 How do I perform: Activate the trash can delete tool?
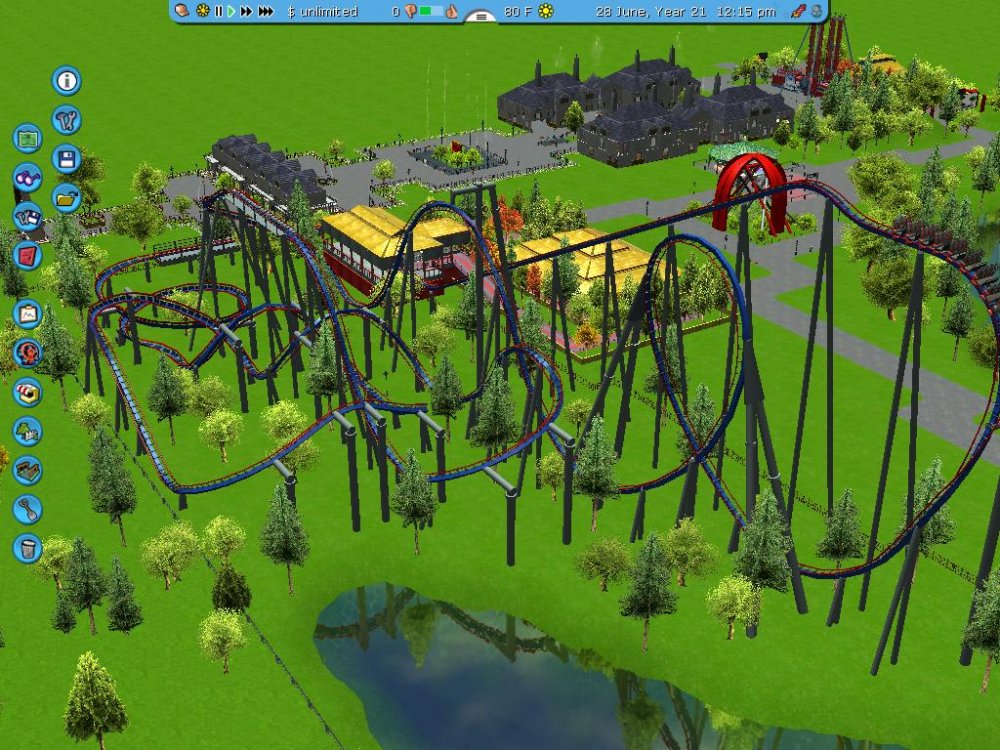[x=27, y=548]
